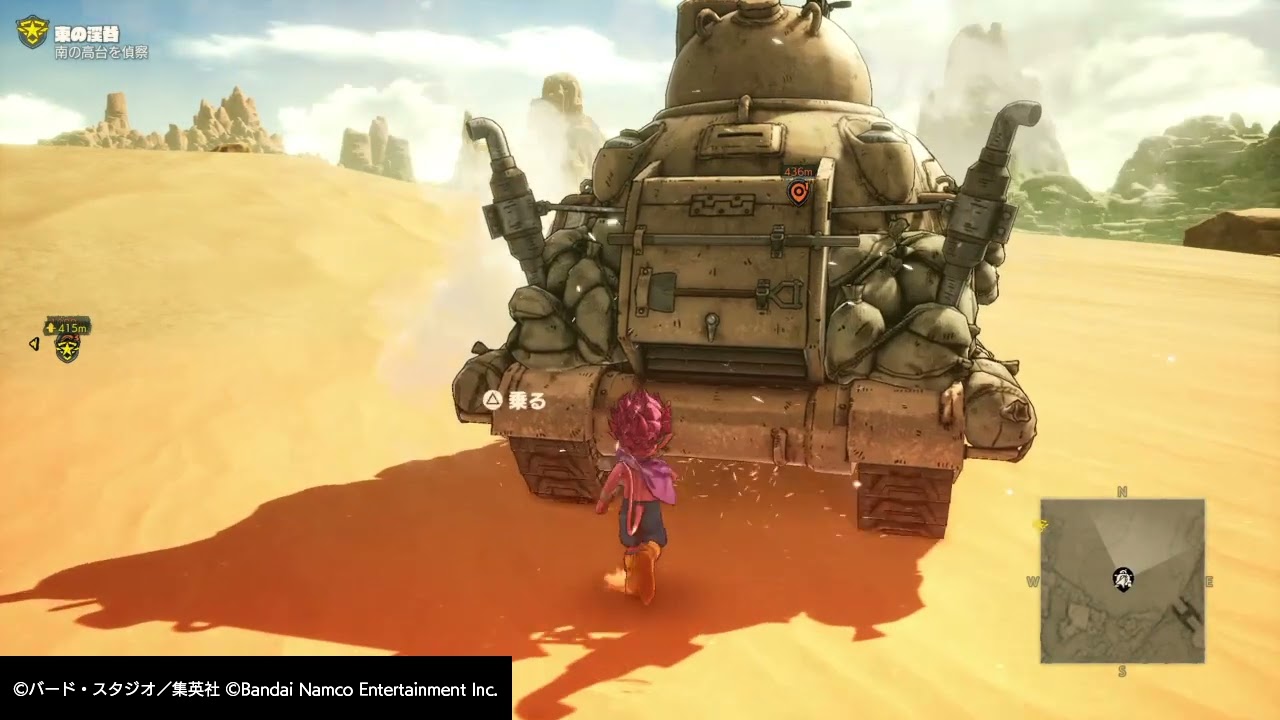
Task: Click the yellow shield quest emblem top-left
Action: (33, 30)
